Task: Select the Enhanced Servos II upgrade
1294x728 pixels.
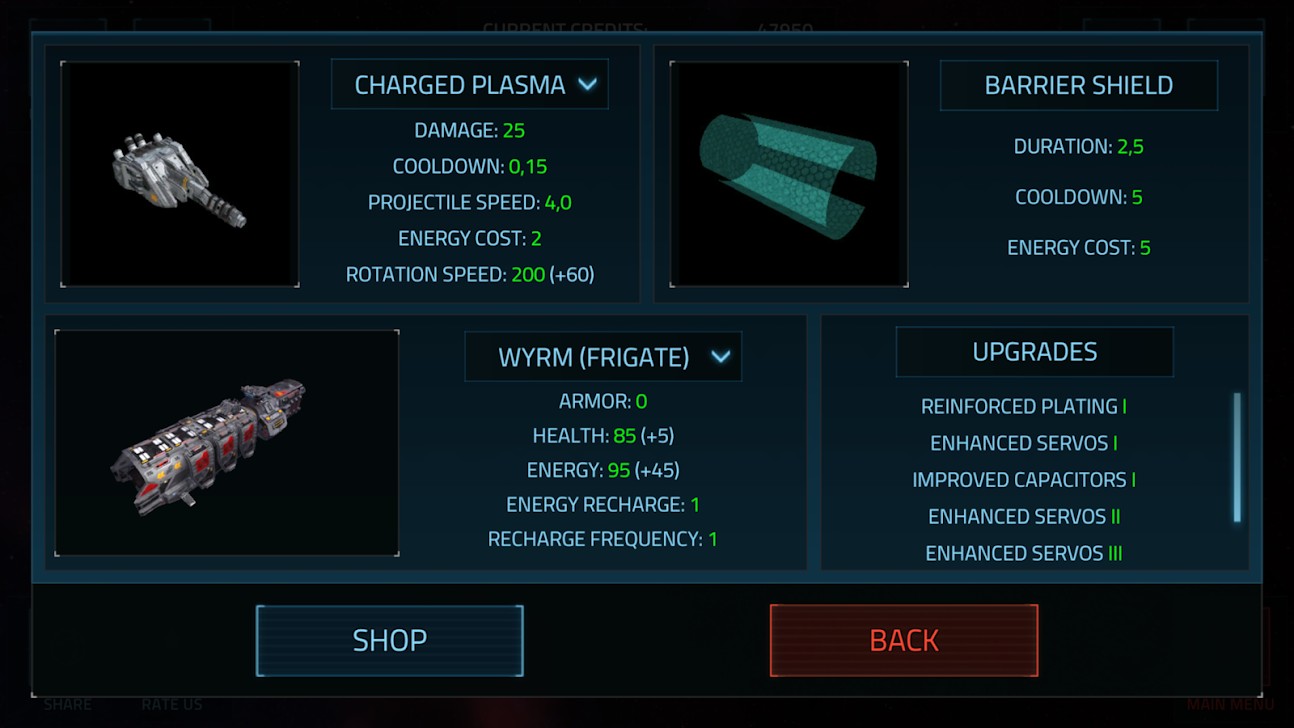Action: click(x=1023, y=516)
